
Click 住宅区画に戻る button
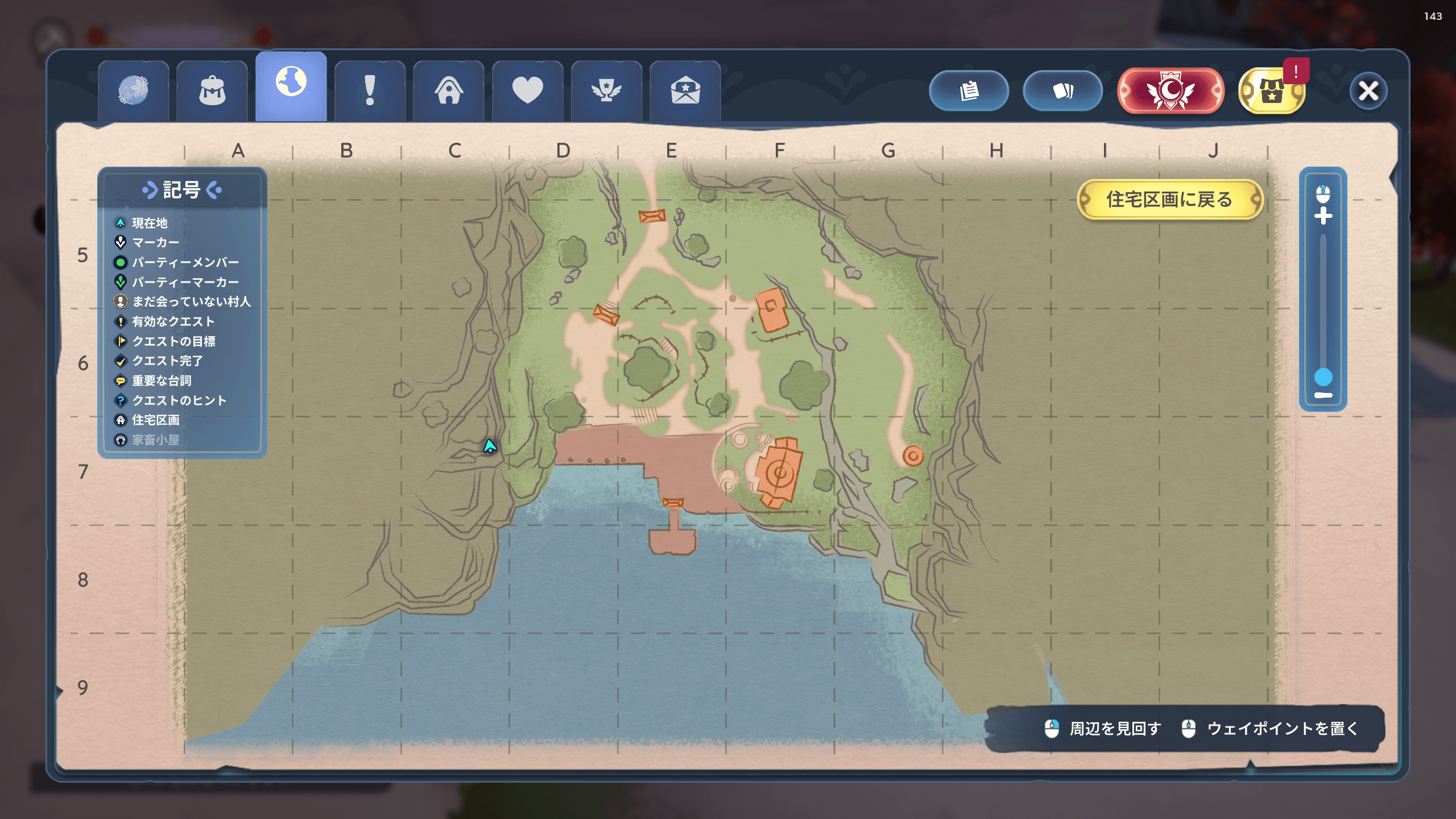point(1169,200)
